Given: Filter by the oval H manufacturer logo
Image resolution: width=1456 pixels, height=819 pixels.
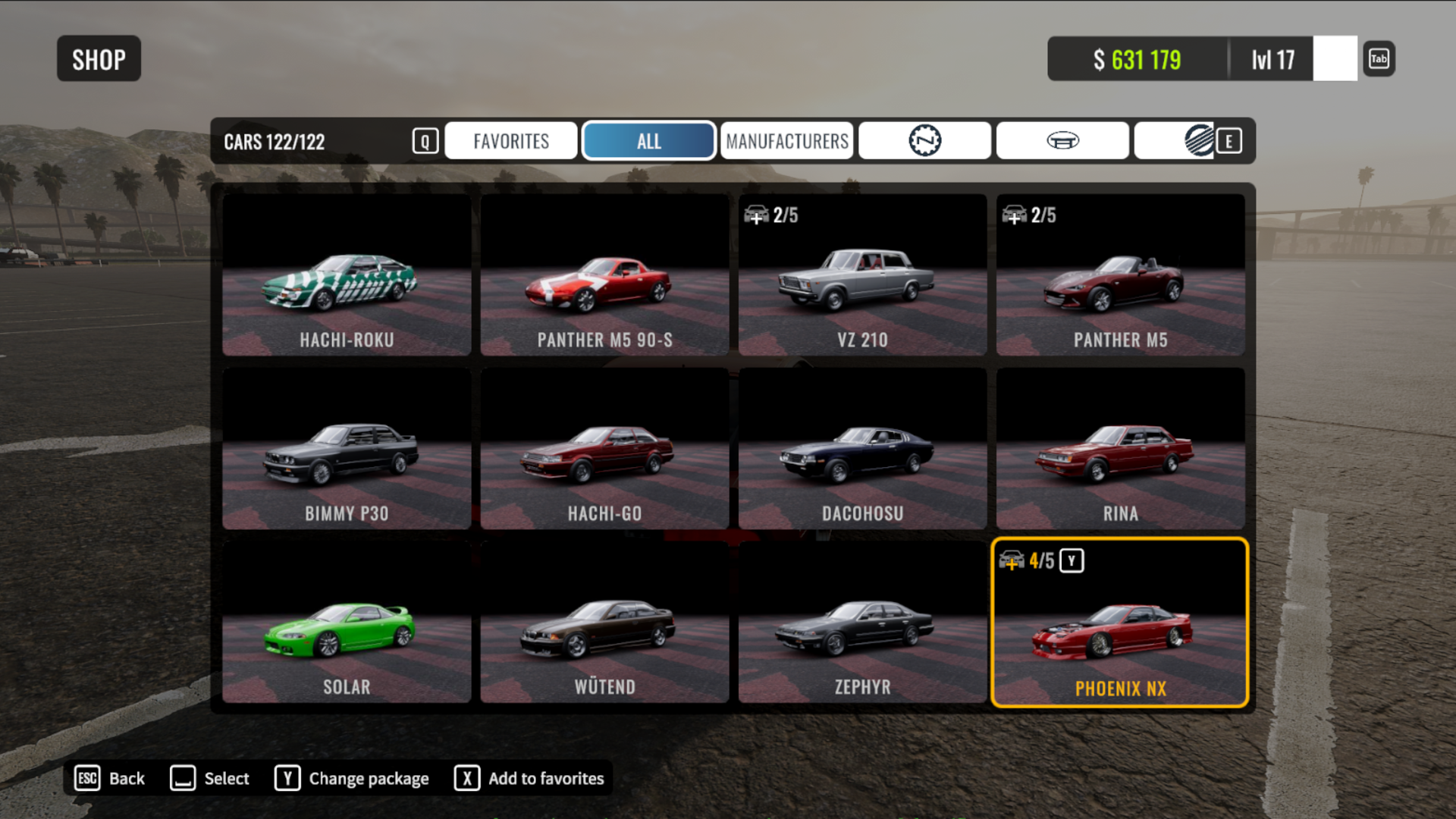Looking at the screenshot, I should click(1062, 141).
